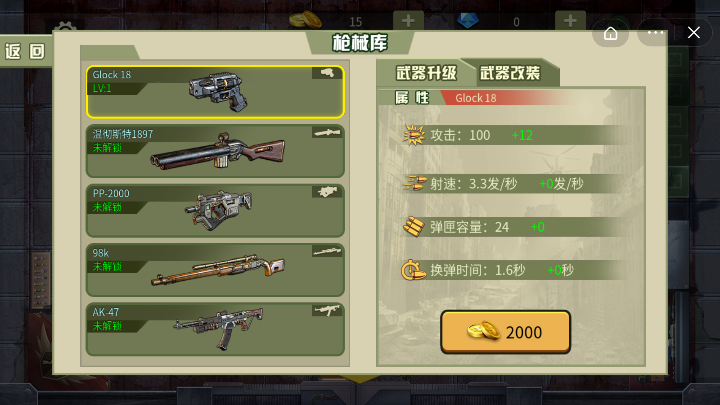
Task: Open the 武器改装 tab
Action: click(509, 73)
